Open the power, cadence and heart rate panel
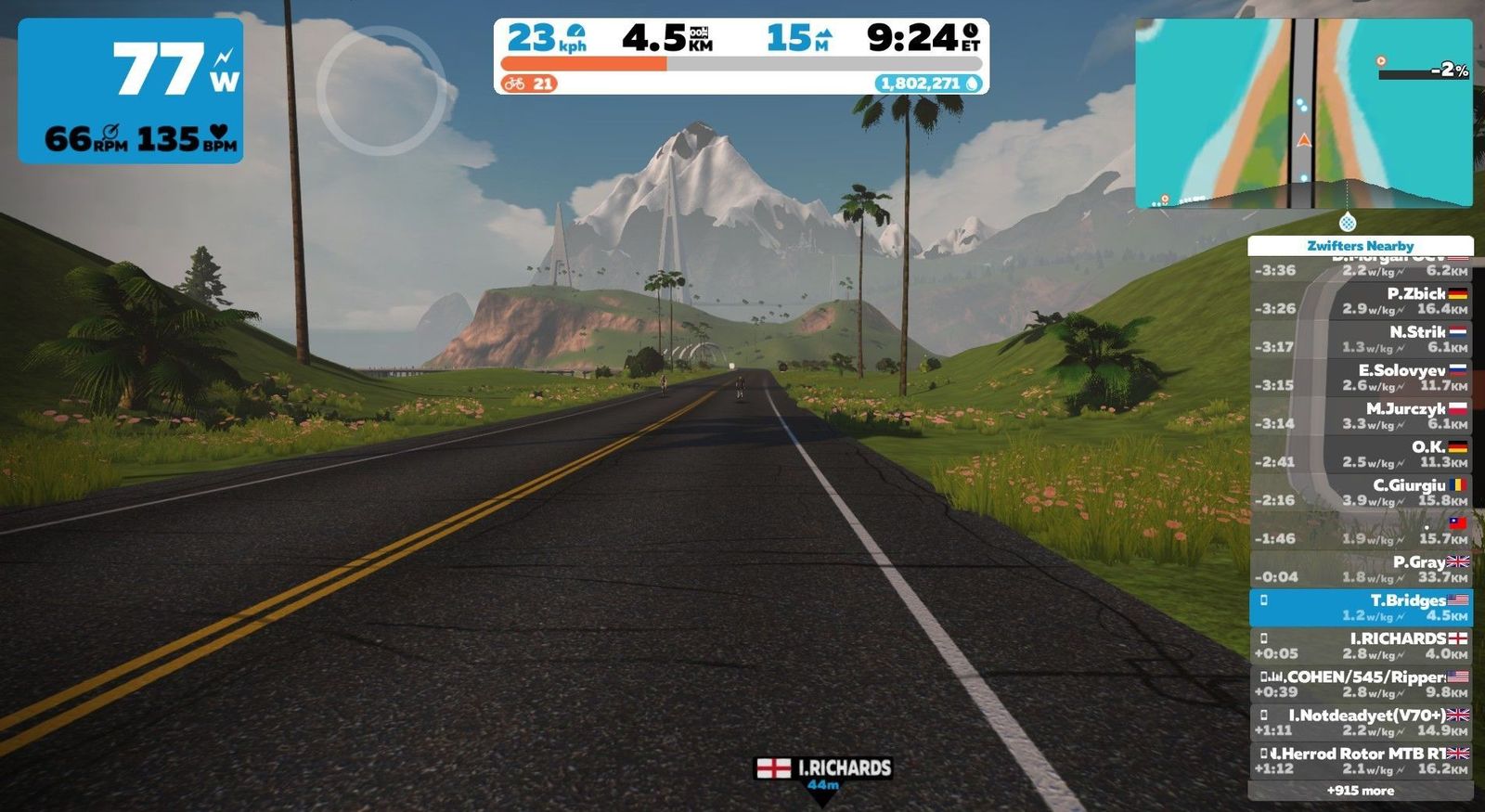This screenshot has width=1485, height=812. [x=131, y=91]
